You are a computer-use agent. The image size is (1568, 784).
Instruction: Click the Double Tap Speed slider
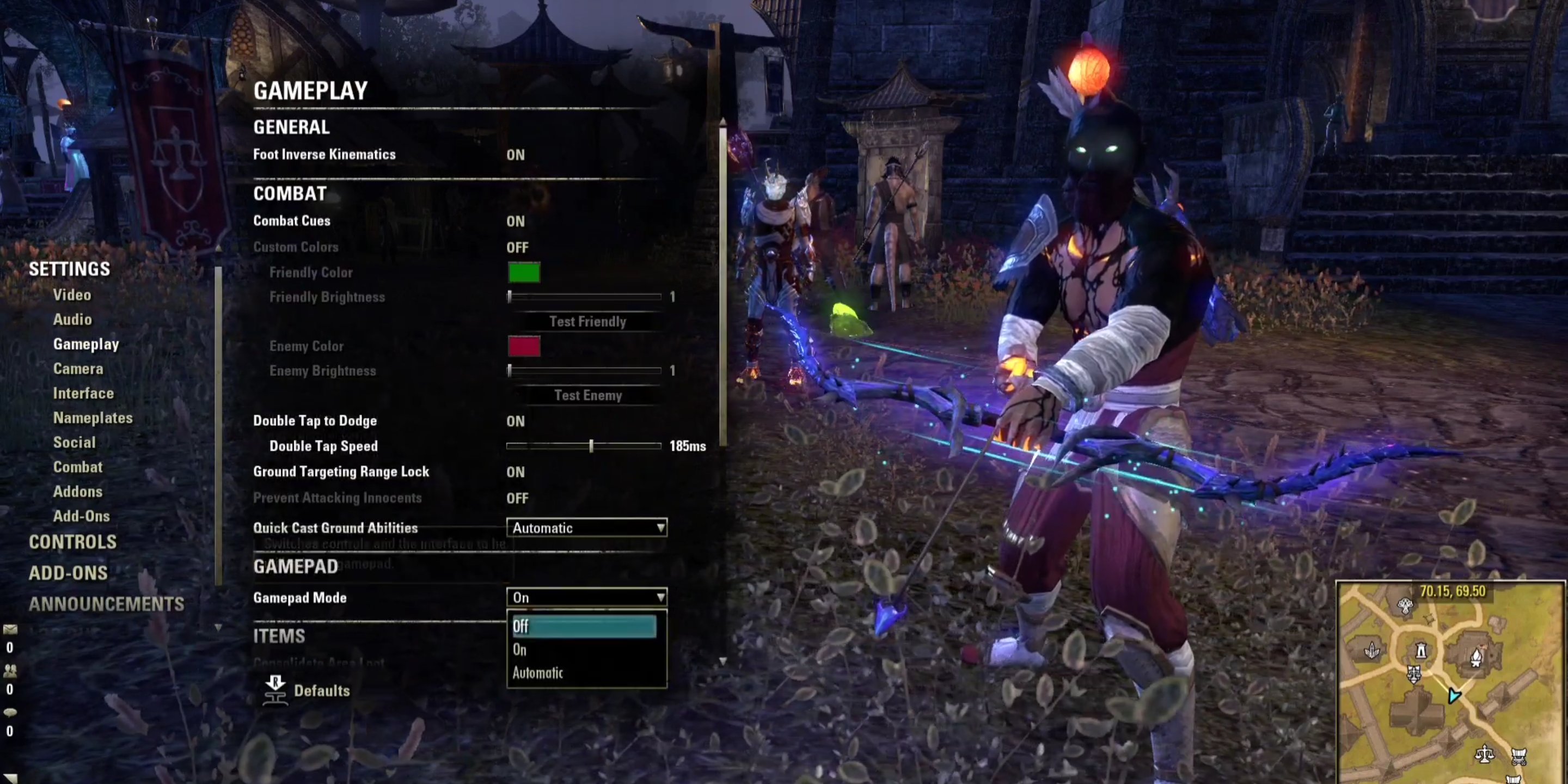pos(583,446)
